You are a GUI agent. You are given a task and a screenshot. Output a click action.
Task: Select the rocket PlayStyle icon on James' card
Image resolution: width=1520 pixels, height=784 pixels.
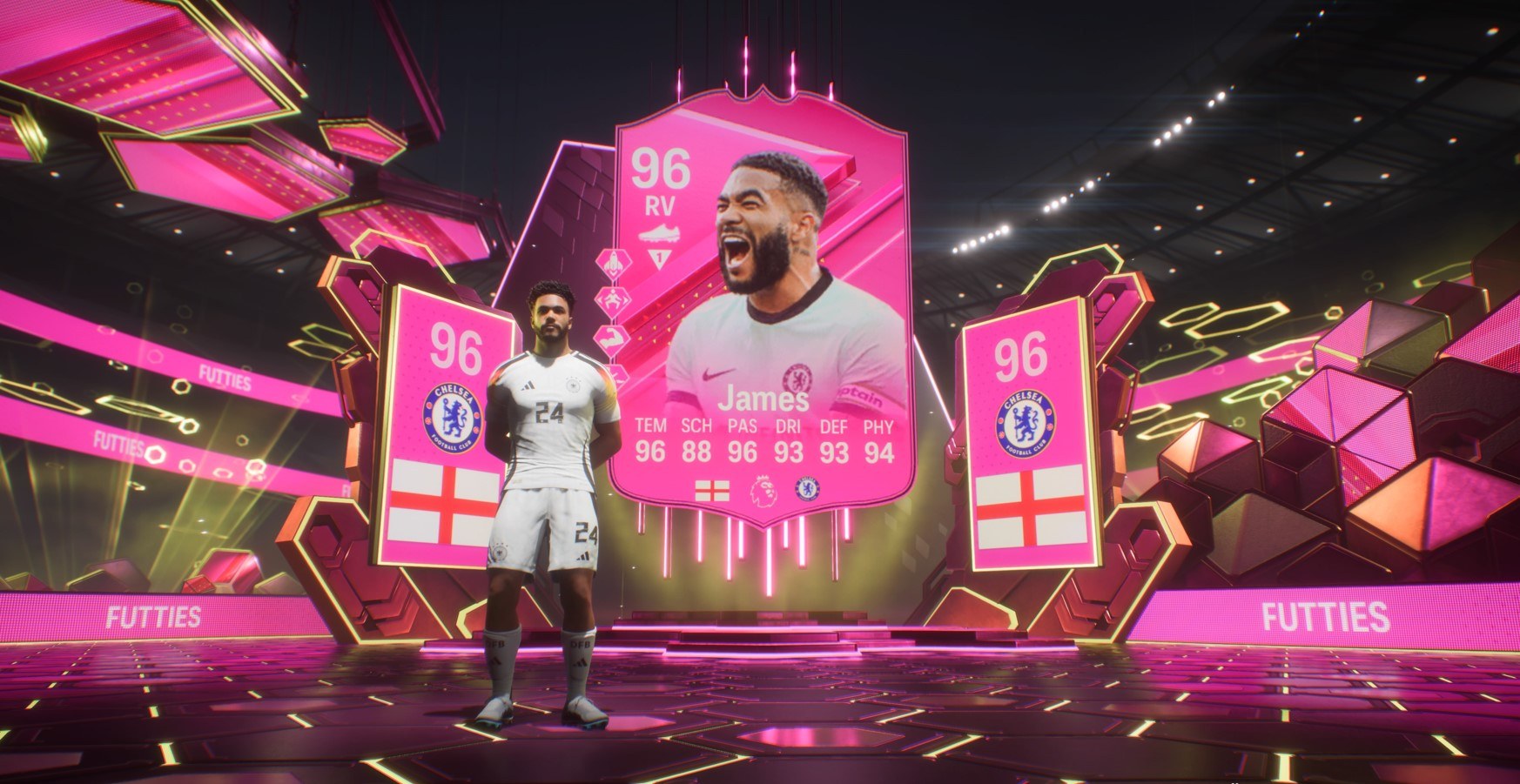pos(612,262)
